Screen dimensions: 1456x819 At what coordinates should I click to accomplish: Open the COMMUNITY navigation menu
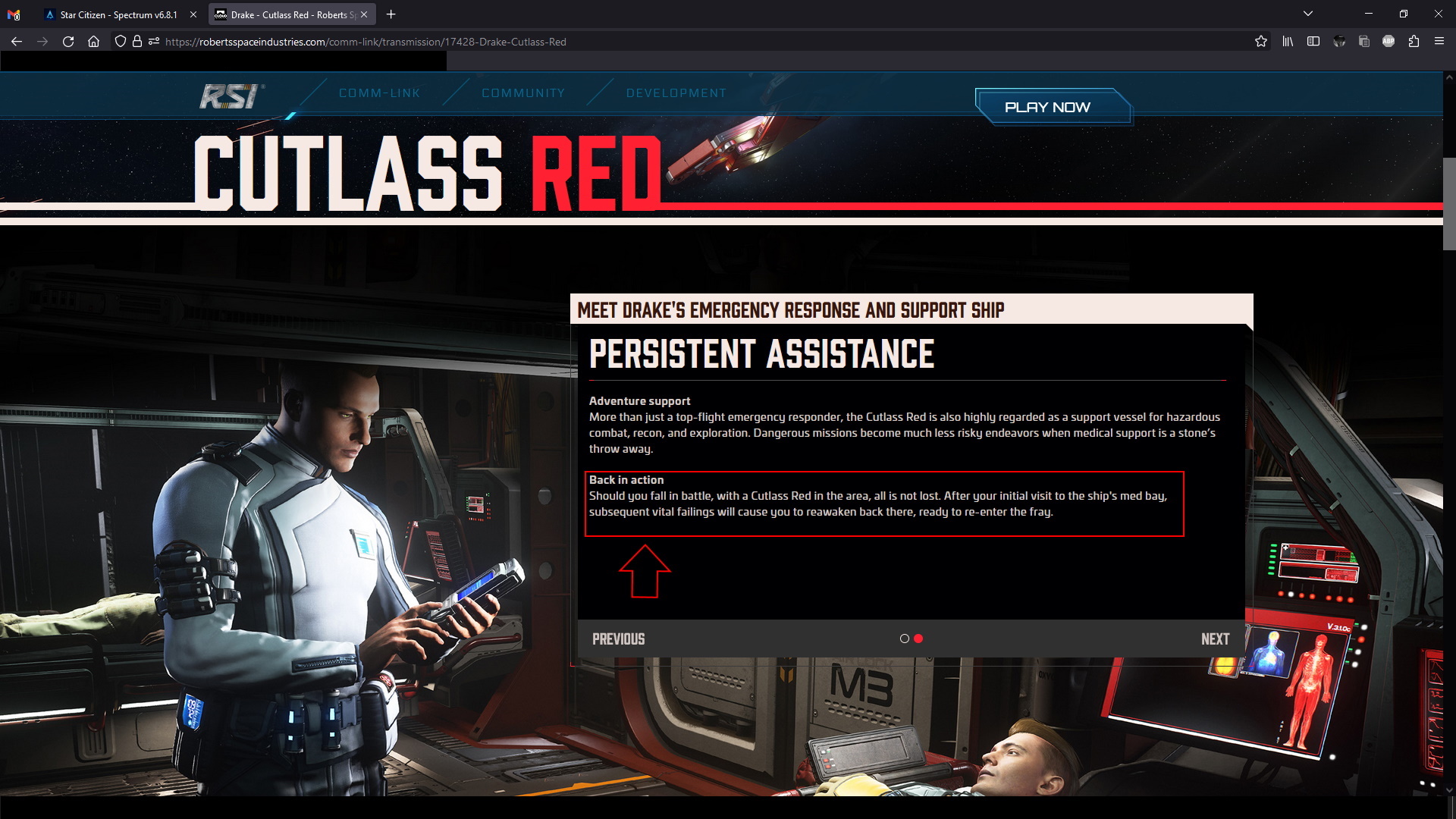pos(522,93)
